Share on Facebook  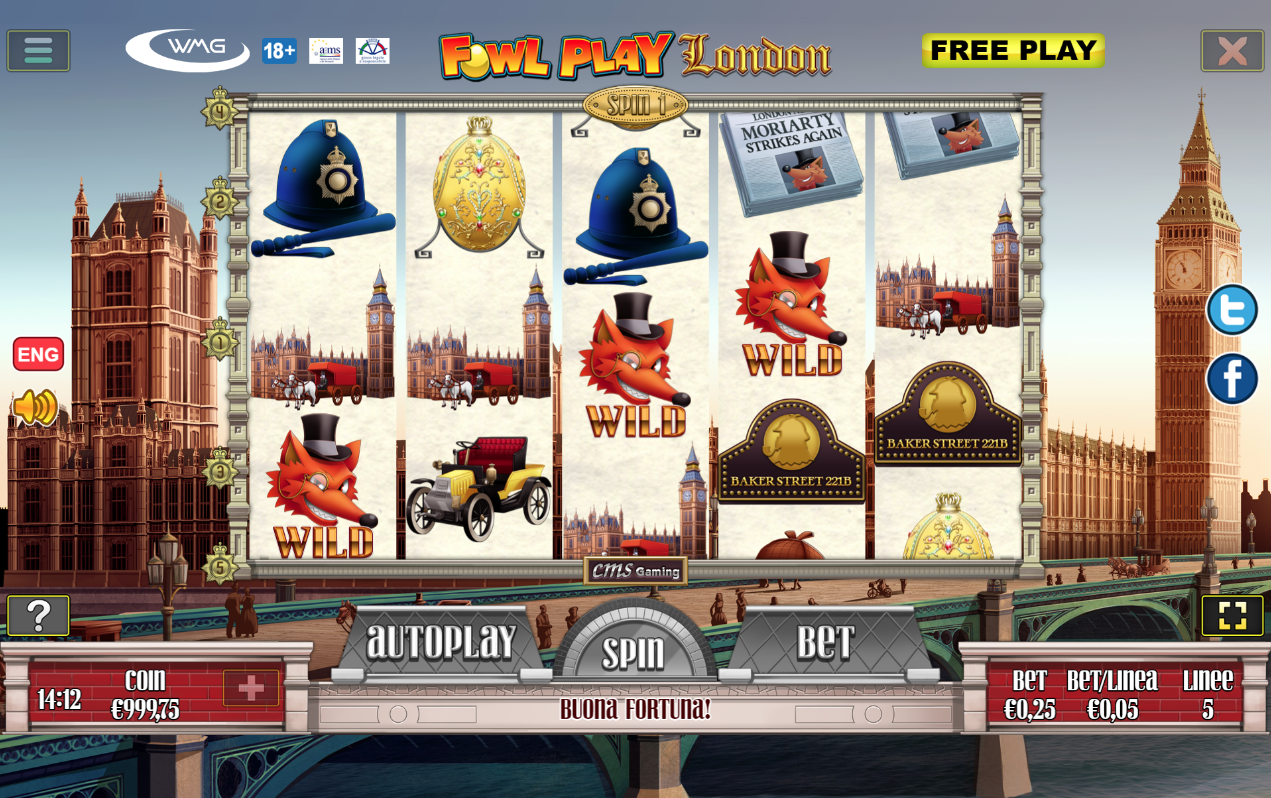pyautogui.click(x=1232, y=379)
